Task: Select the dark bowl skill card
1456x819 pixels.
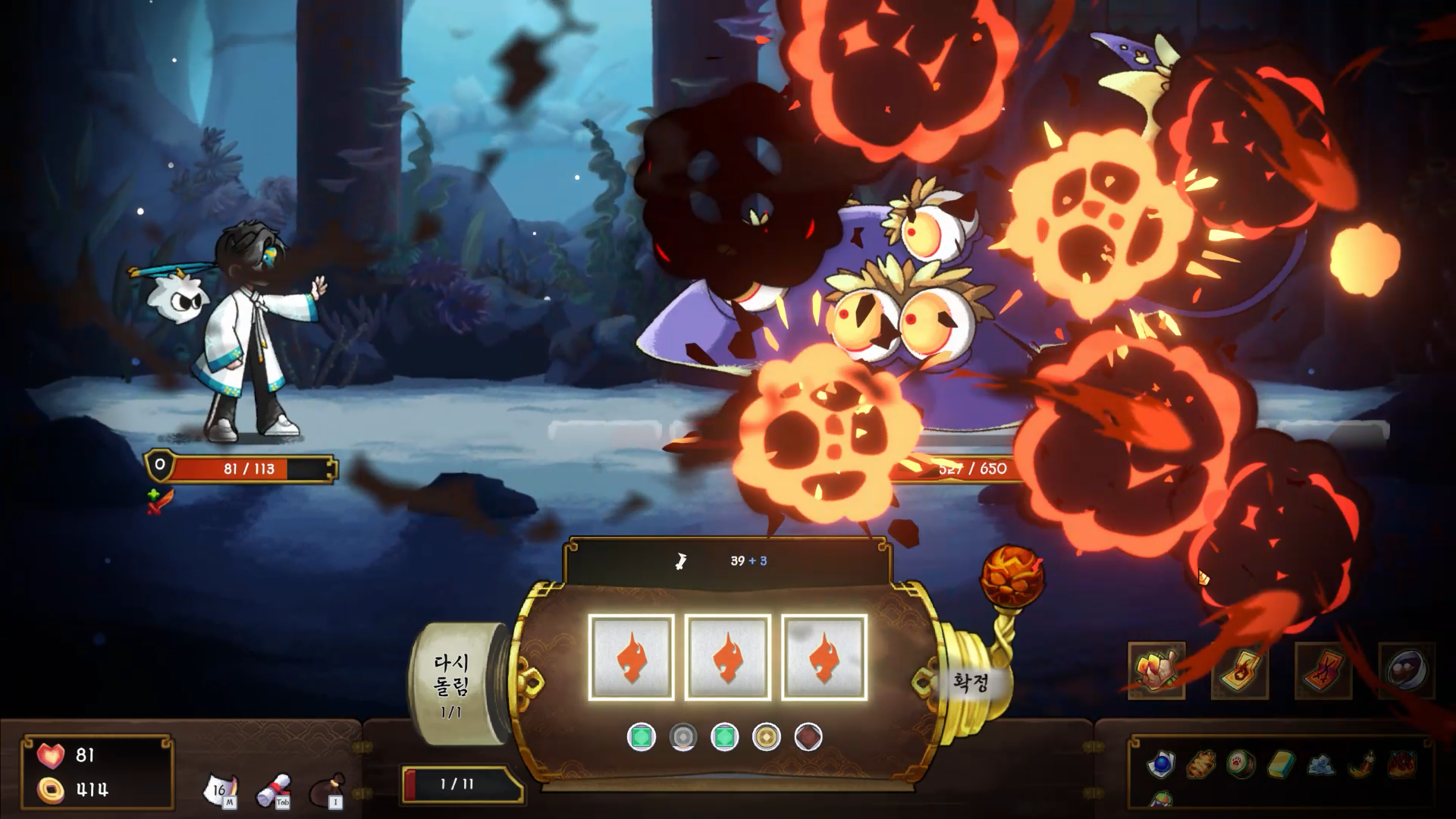Action: (1407, 670)
